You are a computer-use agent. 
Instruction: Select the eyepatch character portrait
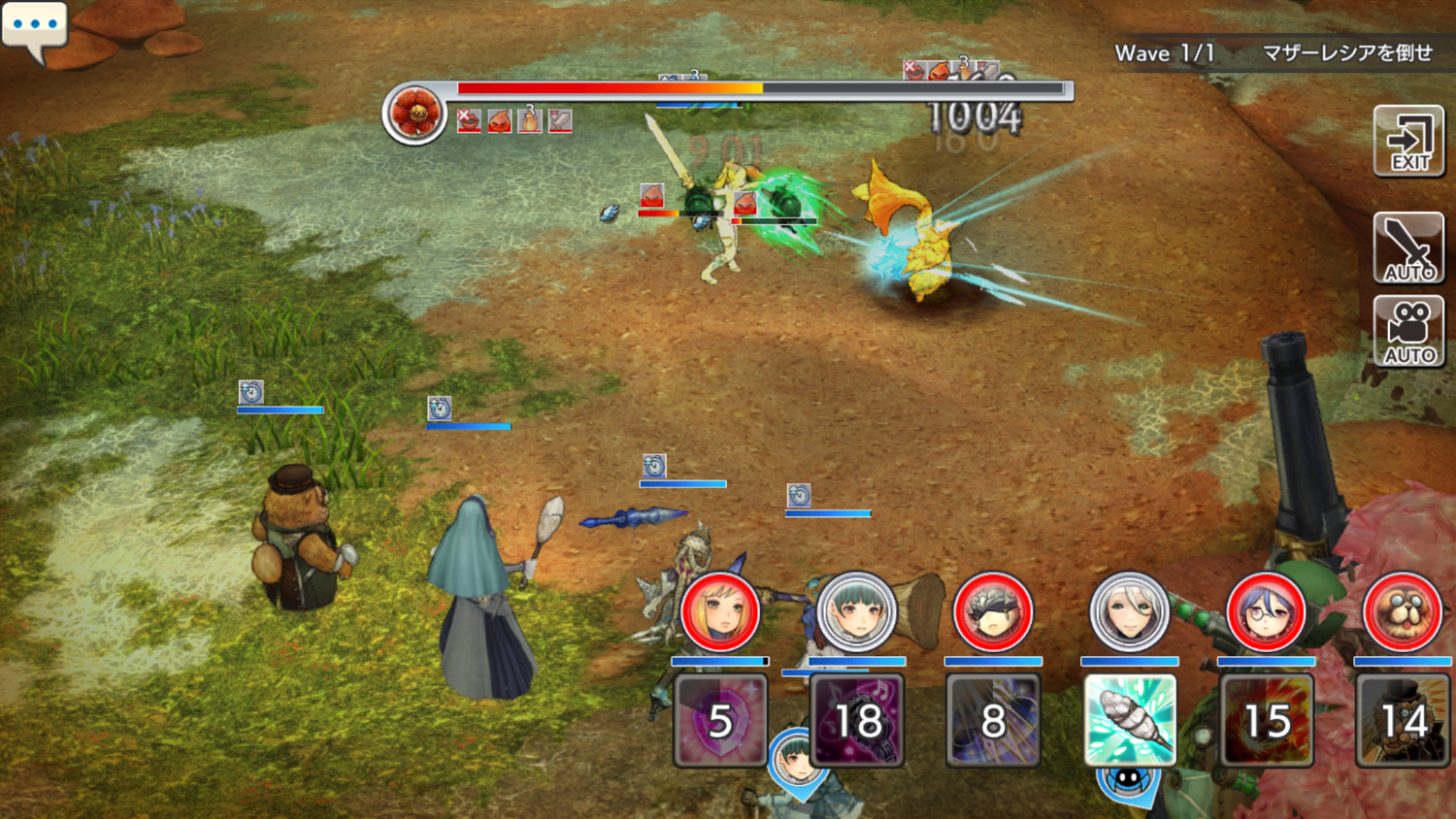tap(992, 612)
